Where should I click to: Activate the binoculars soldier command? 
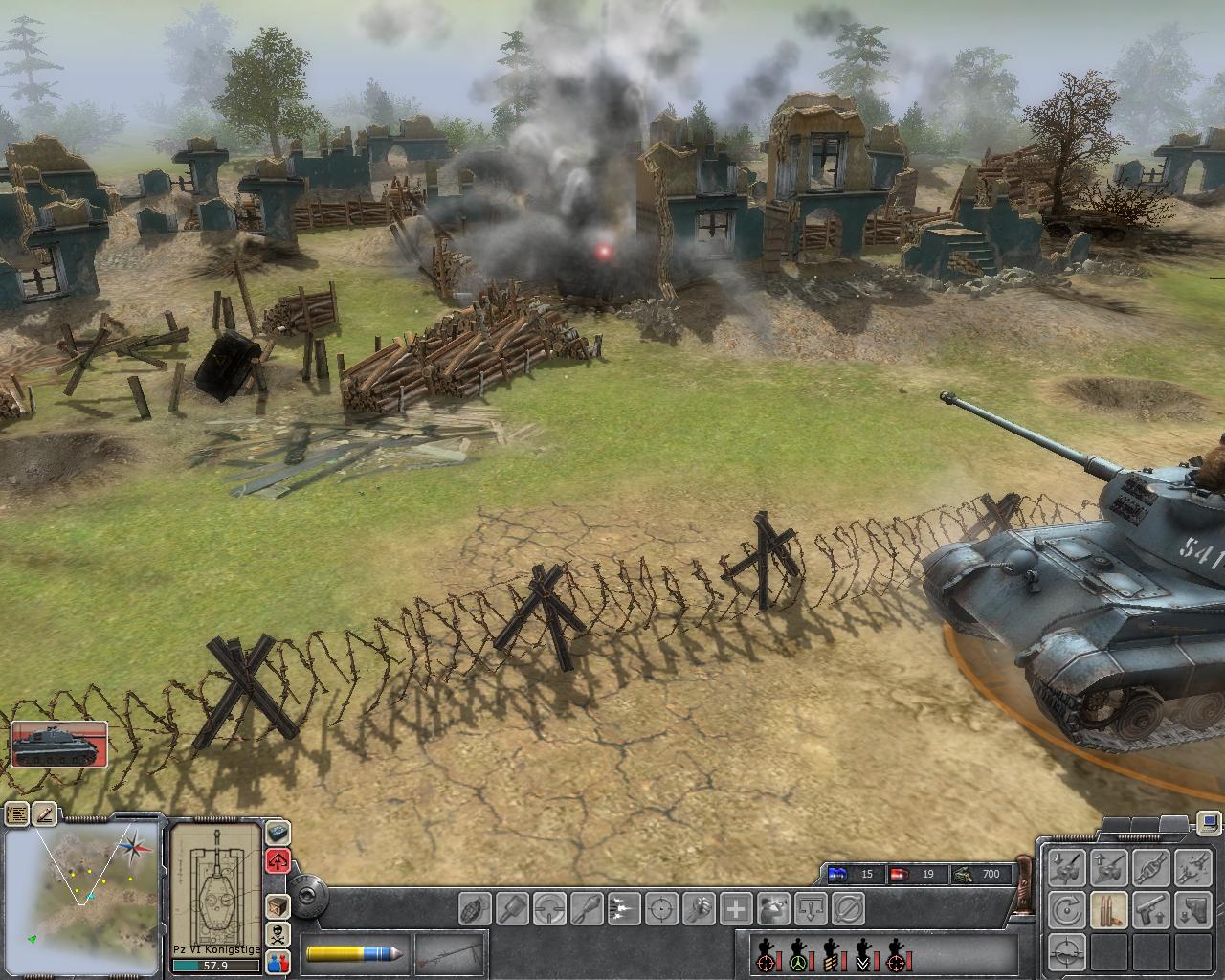click(773, 906)
